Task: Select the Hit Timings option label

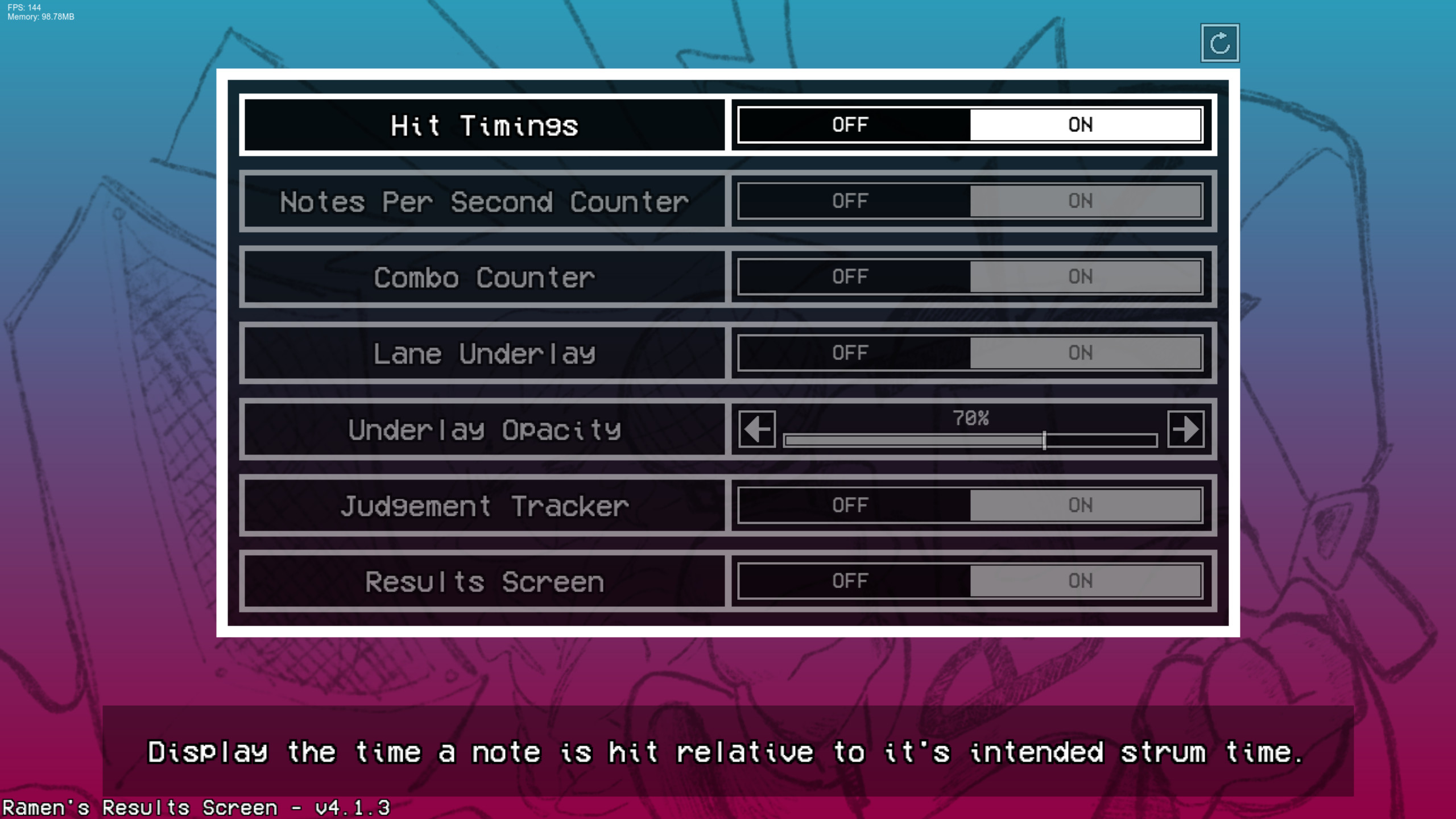Action: (x=483, y=126)
